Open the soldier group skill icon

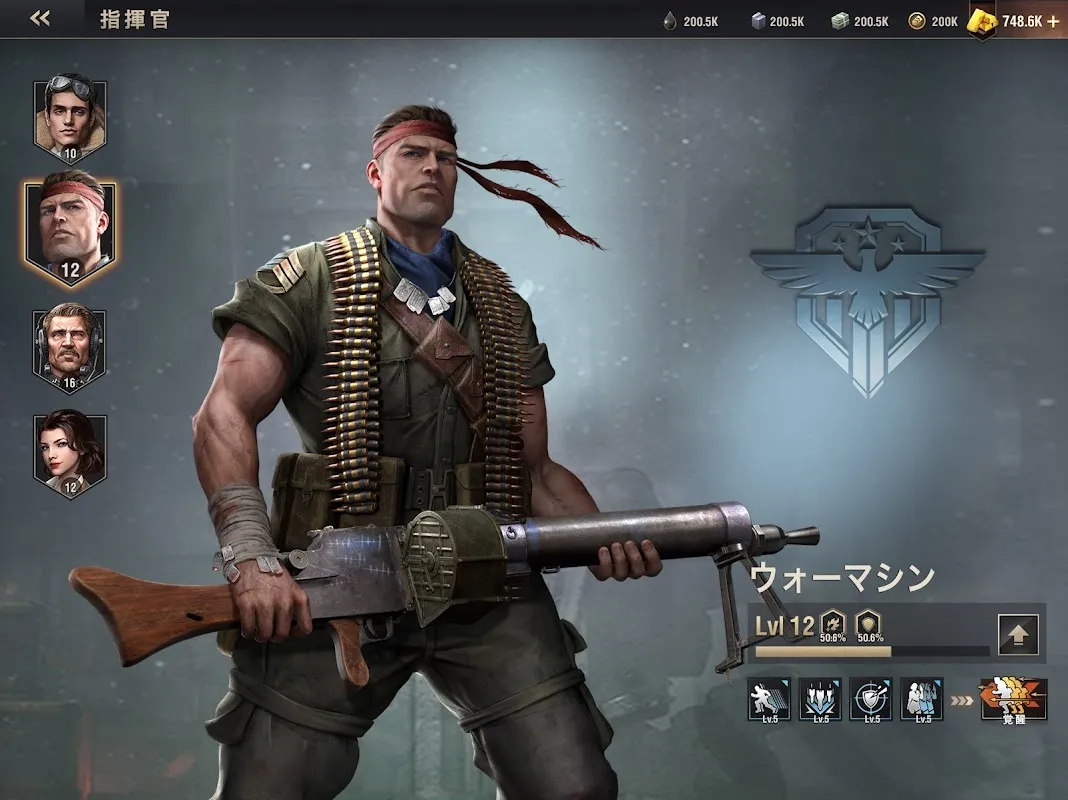(921, 699)
